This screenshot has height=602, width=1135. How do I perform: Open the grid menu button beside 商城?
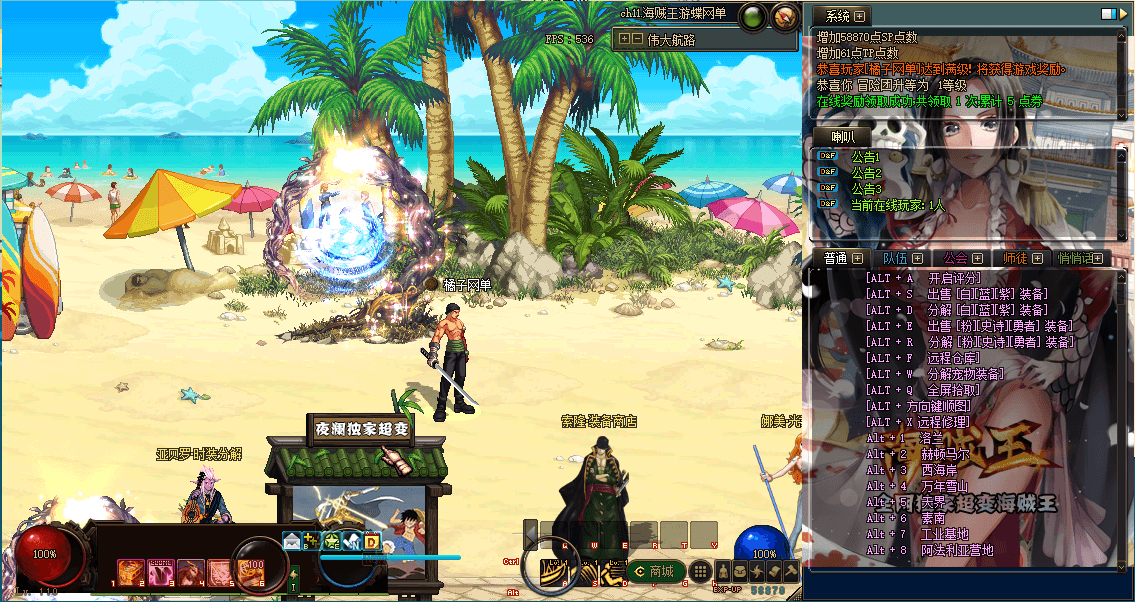pyautogui.click(x=701, y=572)
